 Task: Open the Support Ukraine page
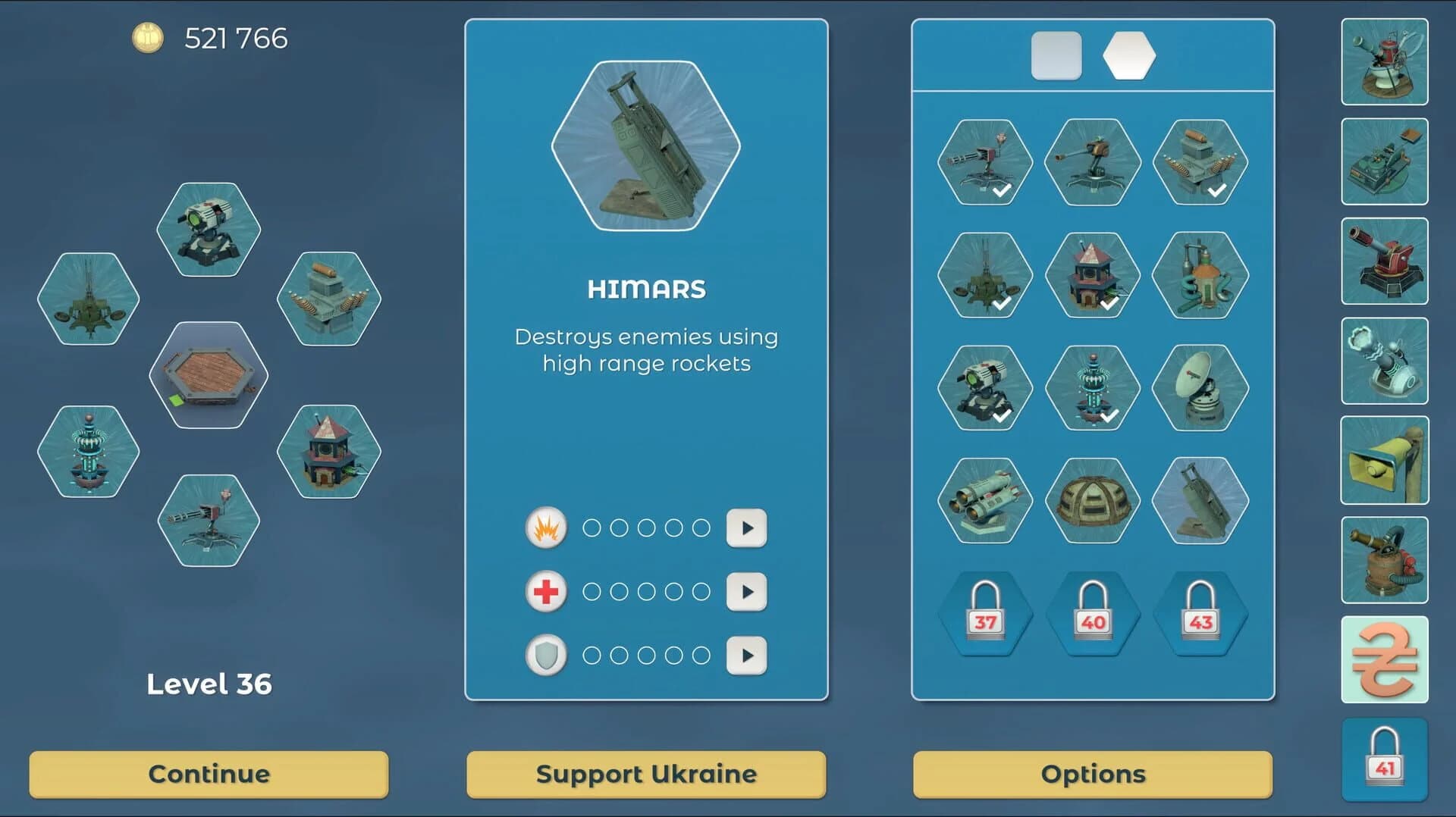pos(646,774)
